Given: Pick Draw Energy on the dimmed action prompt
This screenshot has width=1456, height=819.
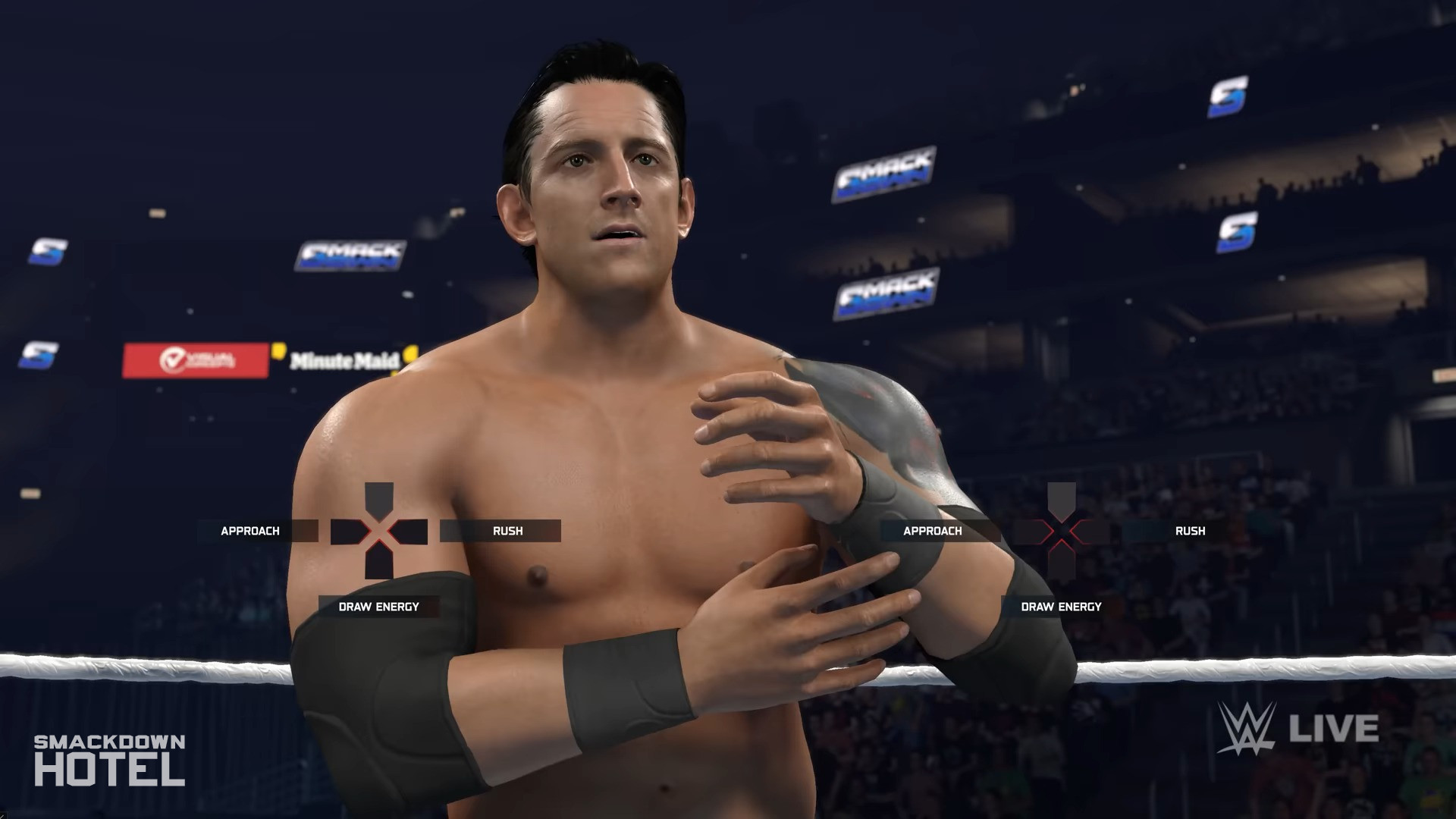Looking at the screenshot, I should pos(1061,607).
